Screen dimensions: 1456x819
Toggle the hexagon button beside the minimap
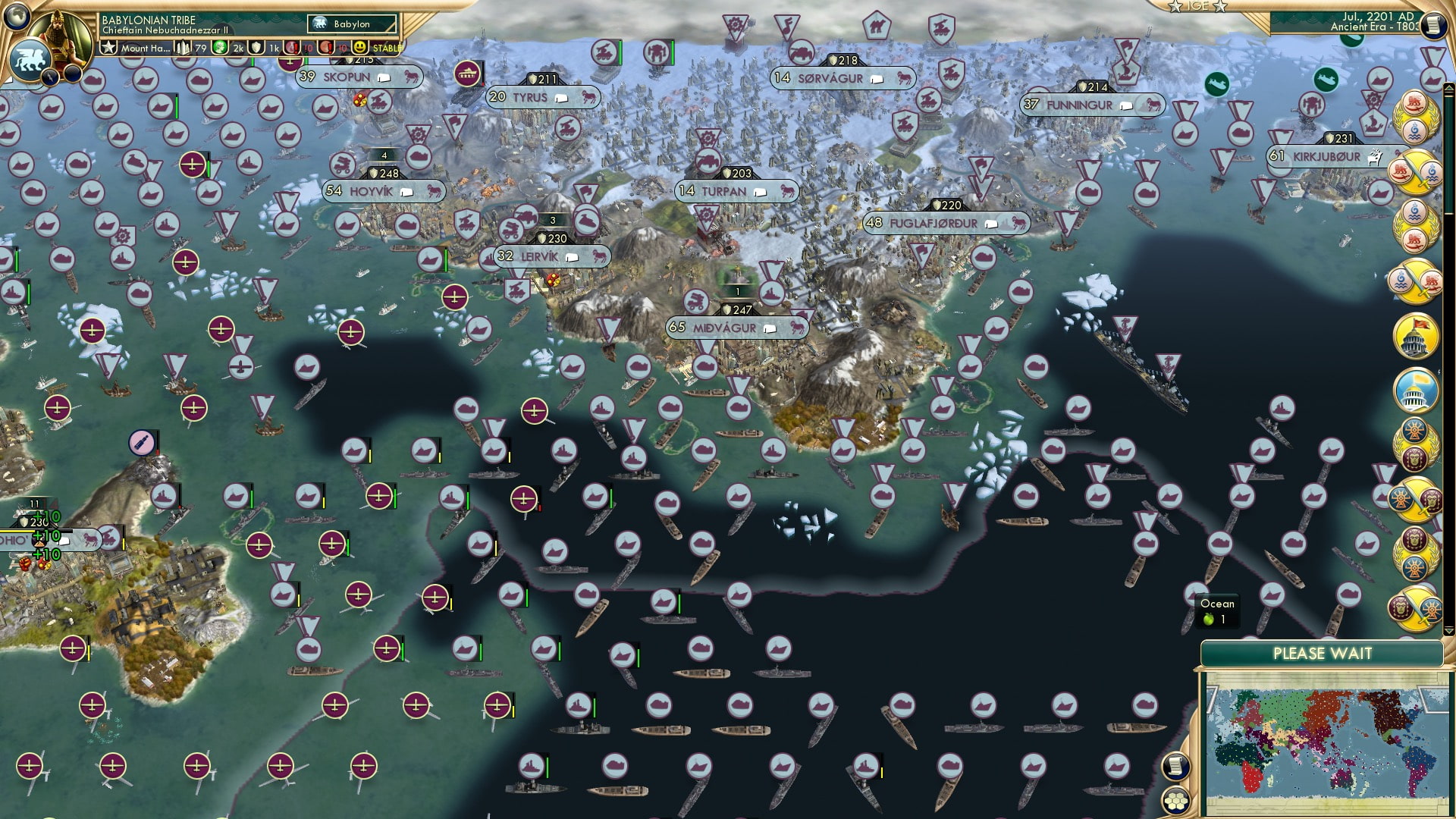pyautogui.click(x=1176, y=799)
